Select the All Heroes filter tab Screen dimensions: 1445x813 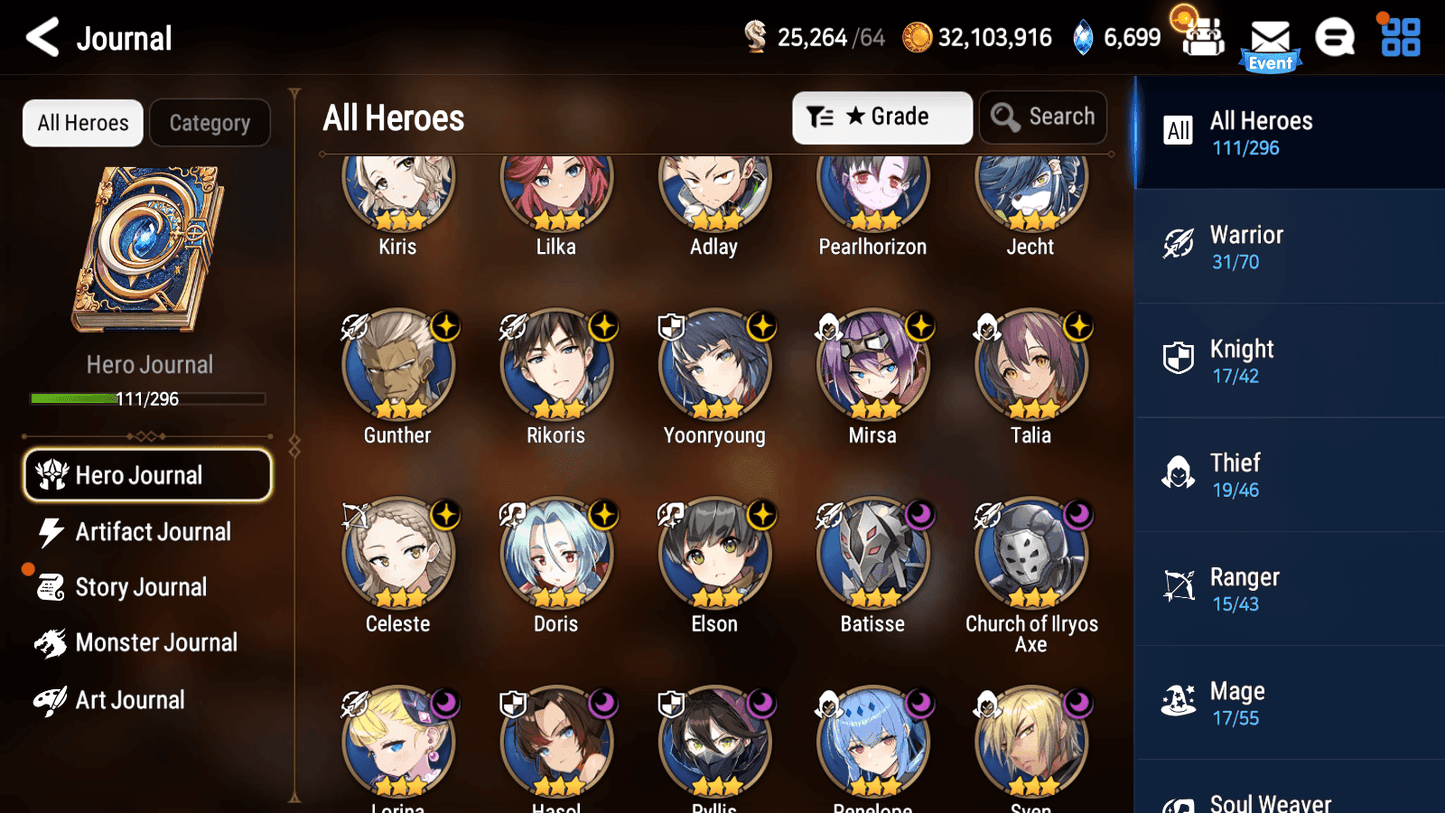pos(82,122)
